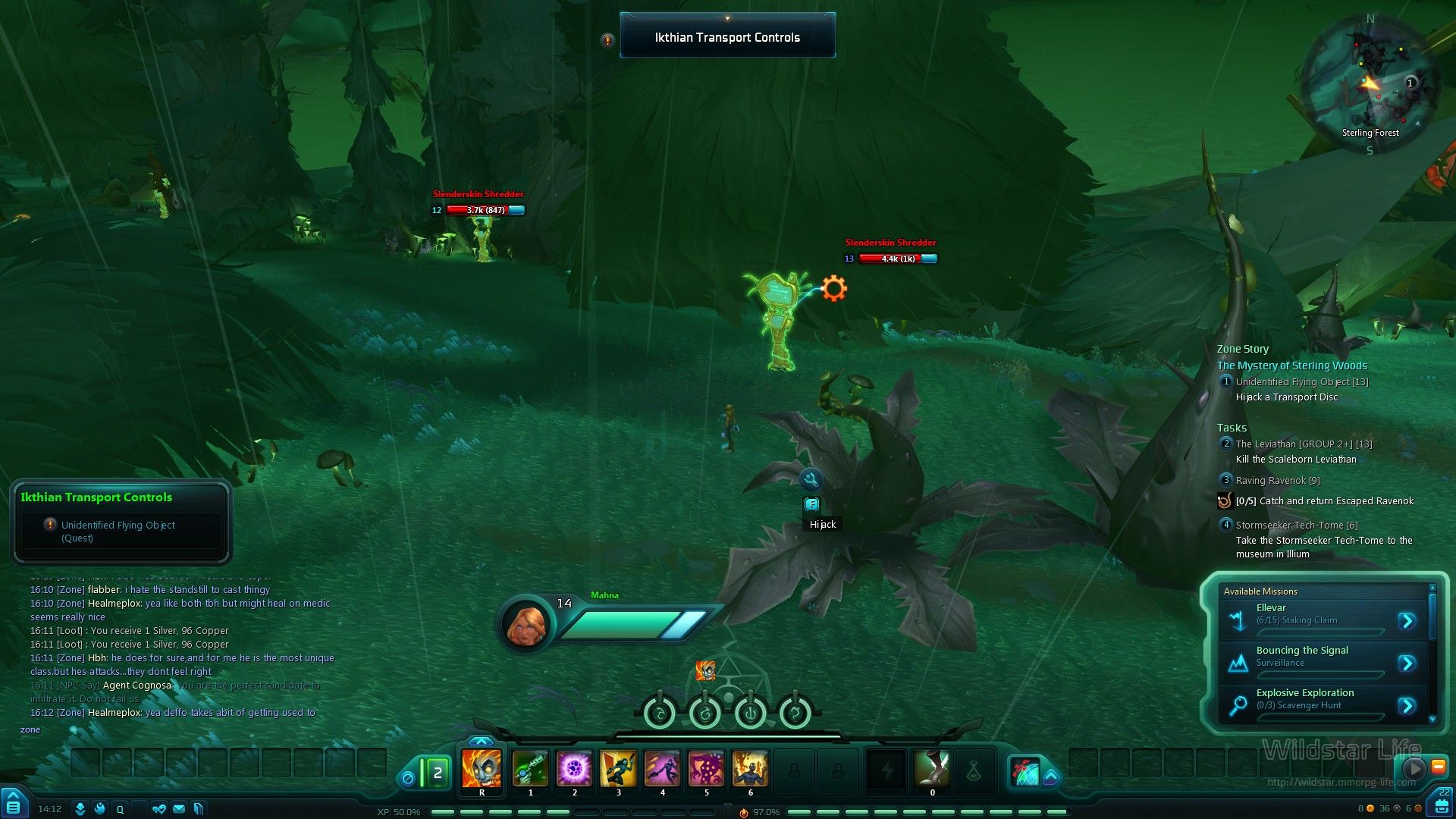Track The Leviathan group task
The height and width of the screenshot is (819, 1456).
tap(1304, 444)
